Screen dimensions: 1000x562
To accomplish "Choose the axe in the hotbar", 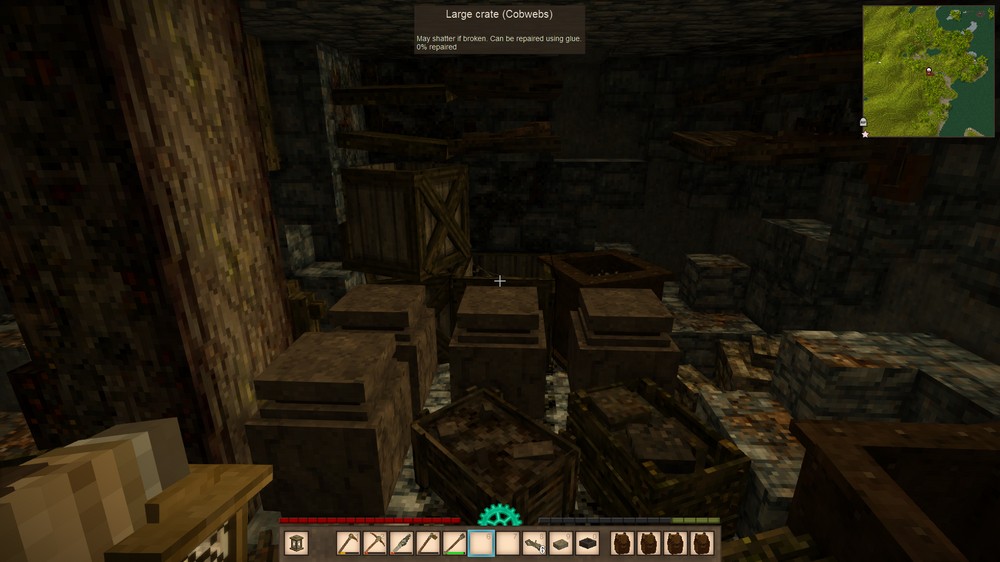I will (x=428, y=543).
